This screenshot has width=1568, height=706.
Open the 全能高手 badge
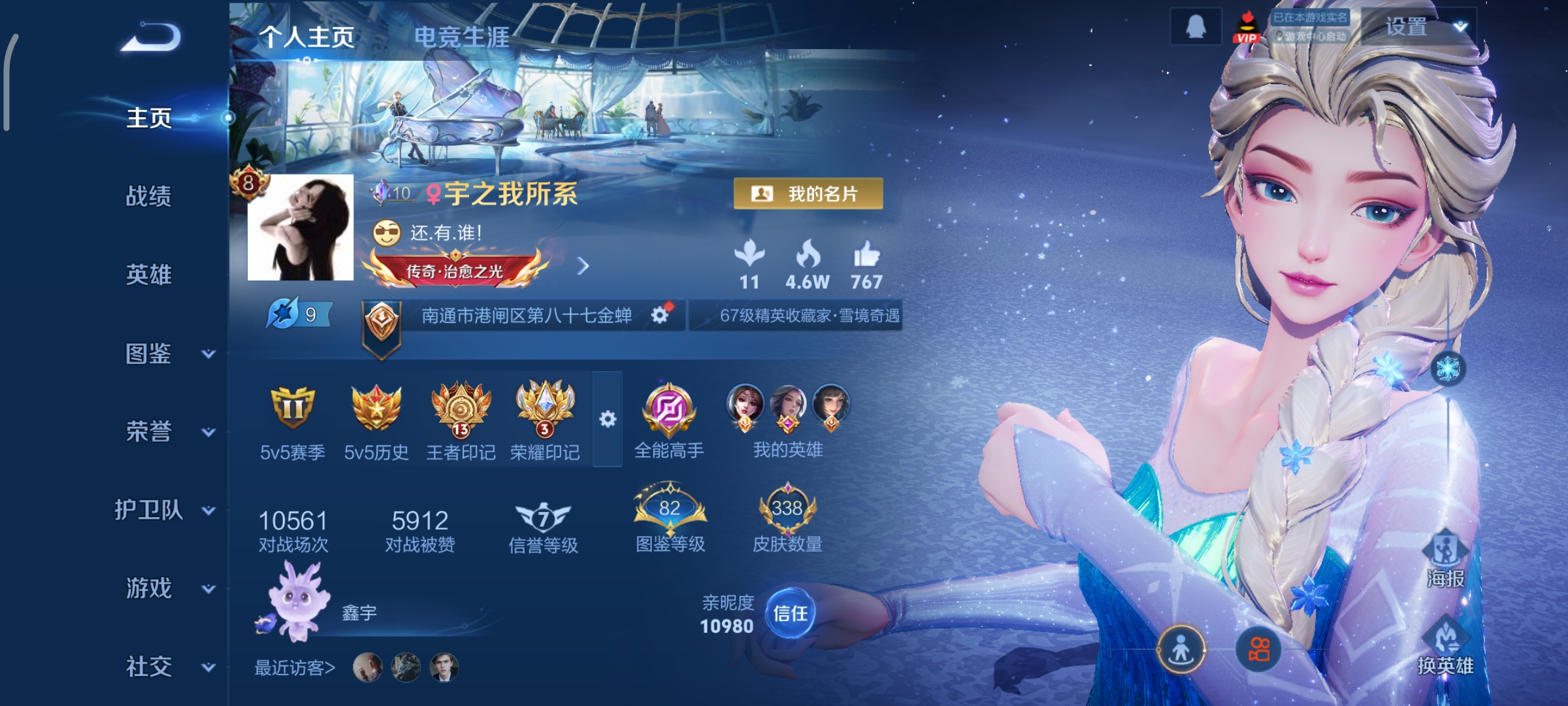pos(669,420)
